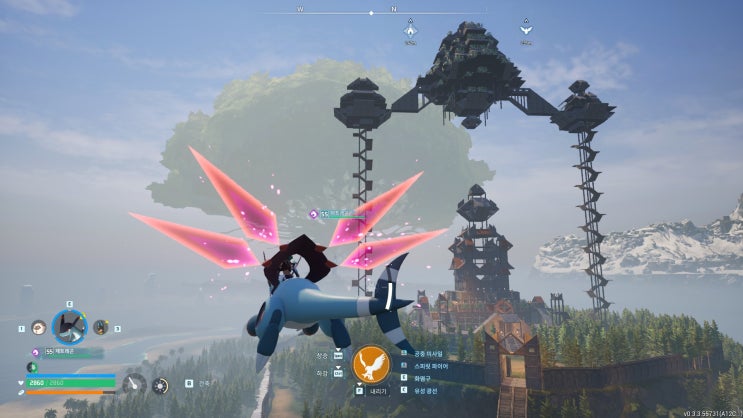Select the campfire base marker under the compass
The image size is (743, 418).
point(410,31)
